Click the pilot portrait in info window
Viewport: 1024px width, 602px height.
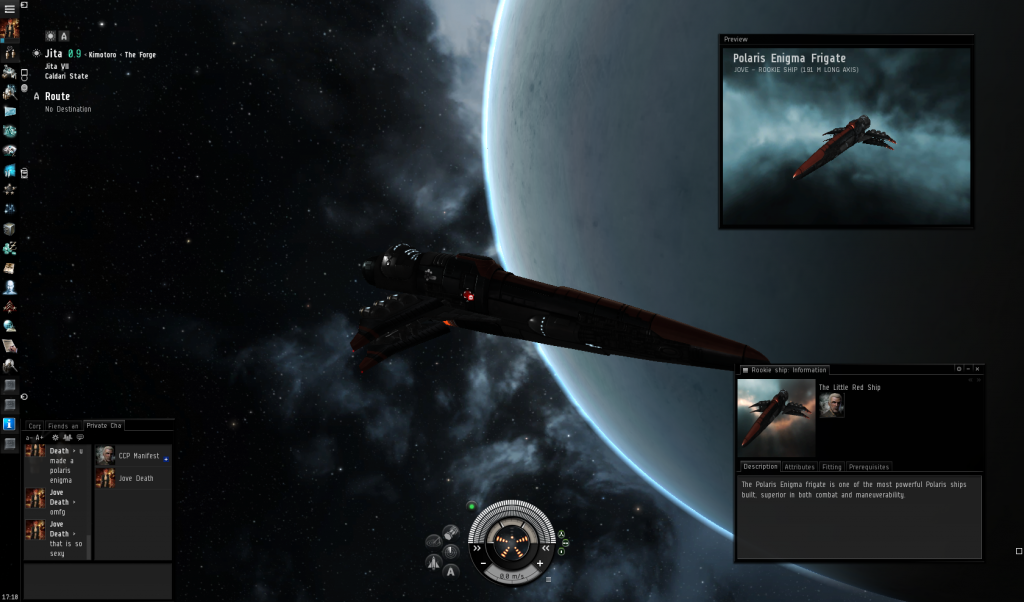tap(831, 404)
